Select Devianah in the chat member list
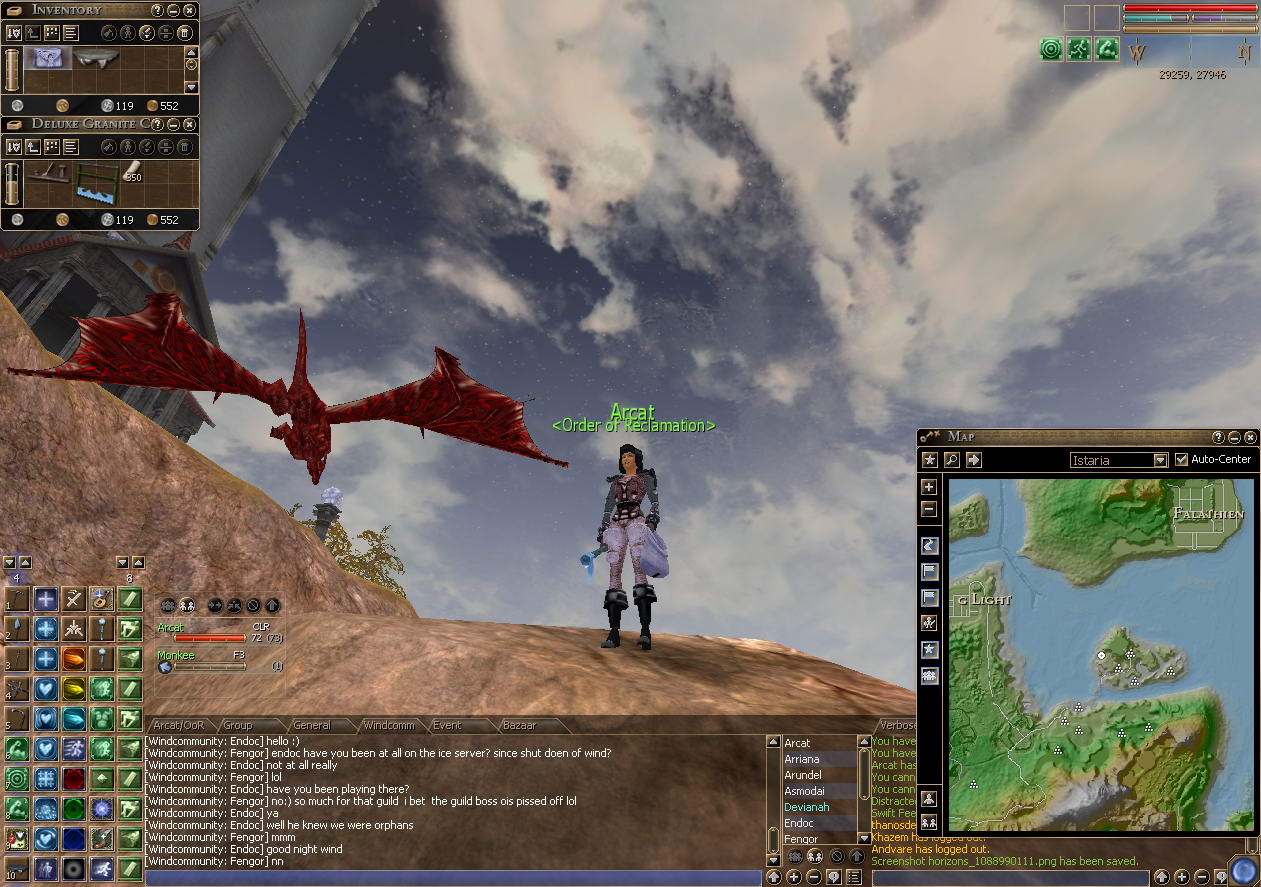 point(806,807)
